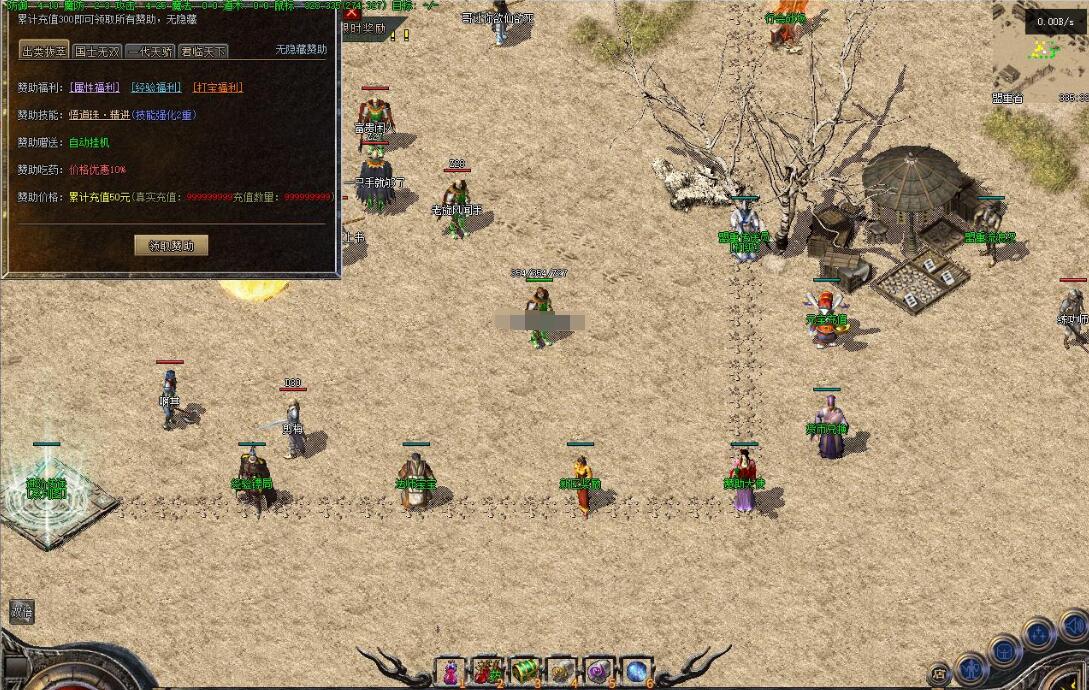Show the 经验福利 details

pyautogui.click(x=156, y=88)
